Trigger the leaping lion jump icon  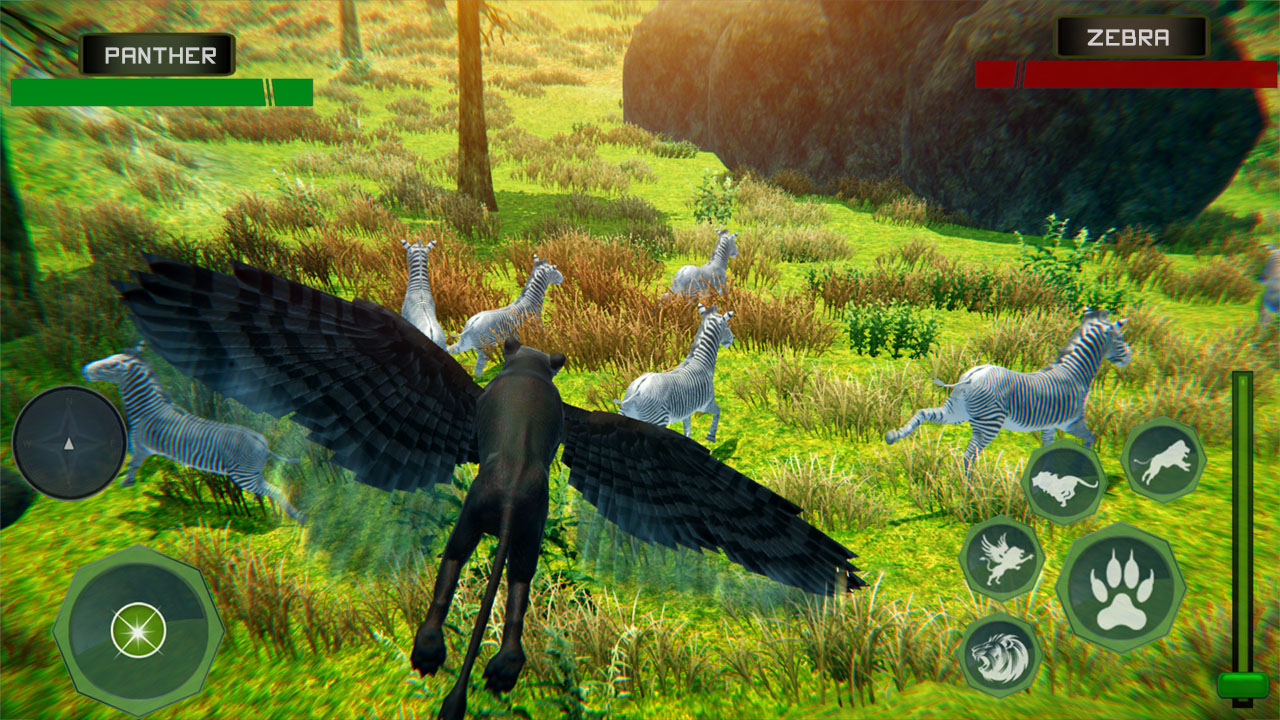click(1163, 460)
